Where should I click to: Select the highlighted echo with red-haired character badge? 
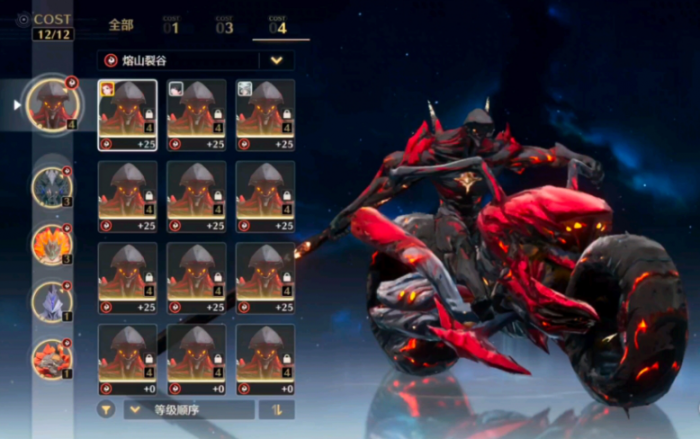click(x=127, y=114)
